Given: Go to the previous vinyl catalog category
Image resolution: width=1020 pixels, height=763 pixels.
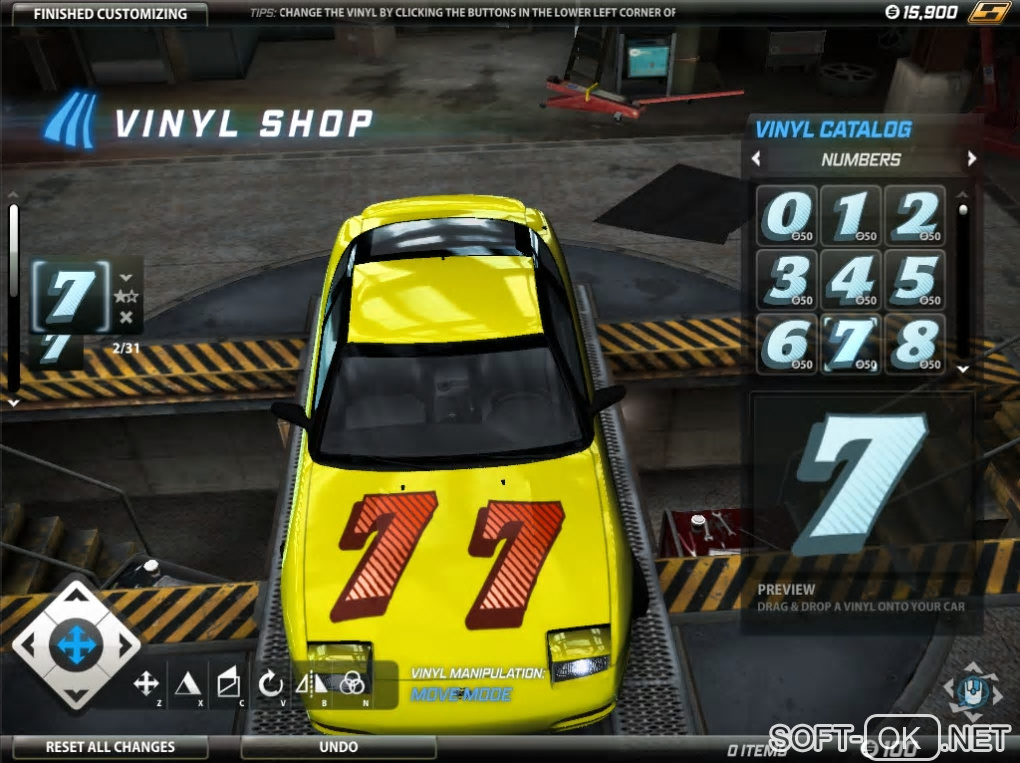Looking at the screenshot, I should [756, 159].
